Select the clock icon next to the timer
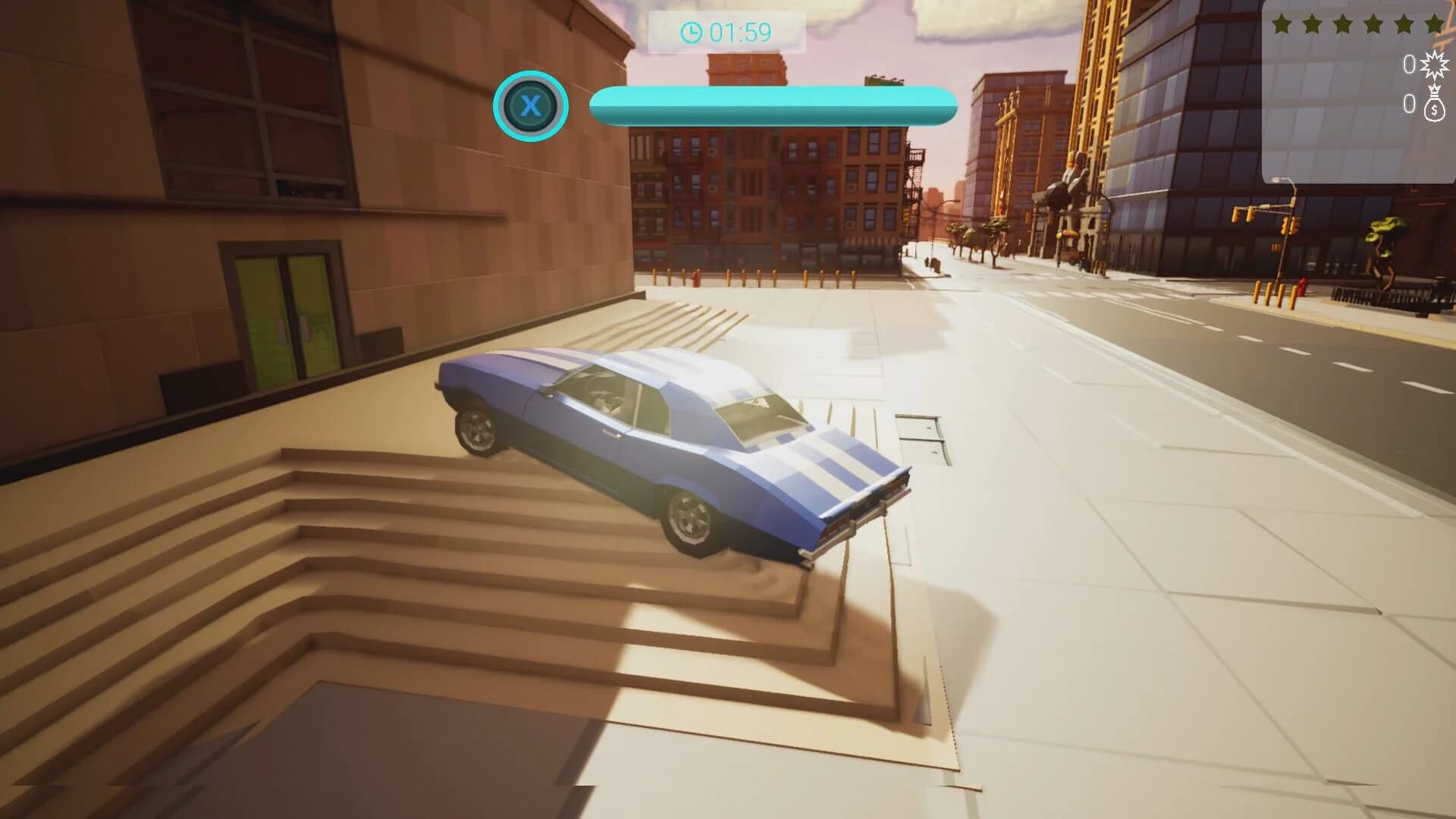Image resolution: width=1456 pixels, height=819 pixels. pos(691,32)
